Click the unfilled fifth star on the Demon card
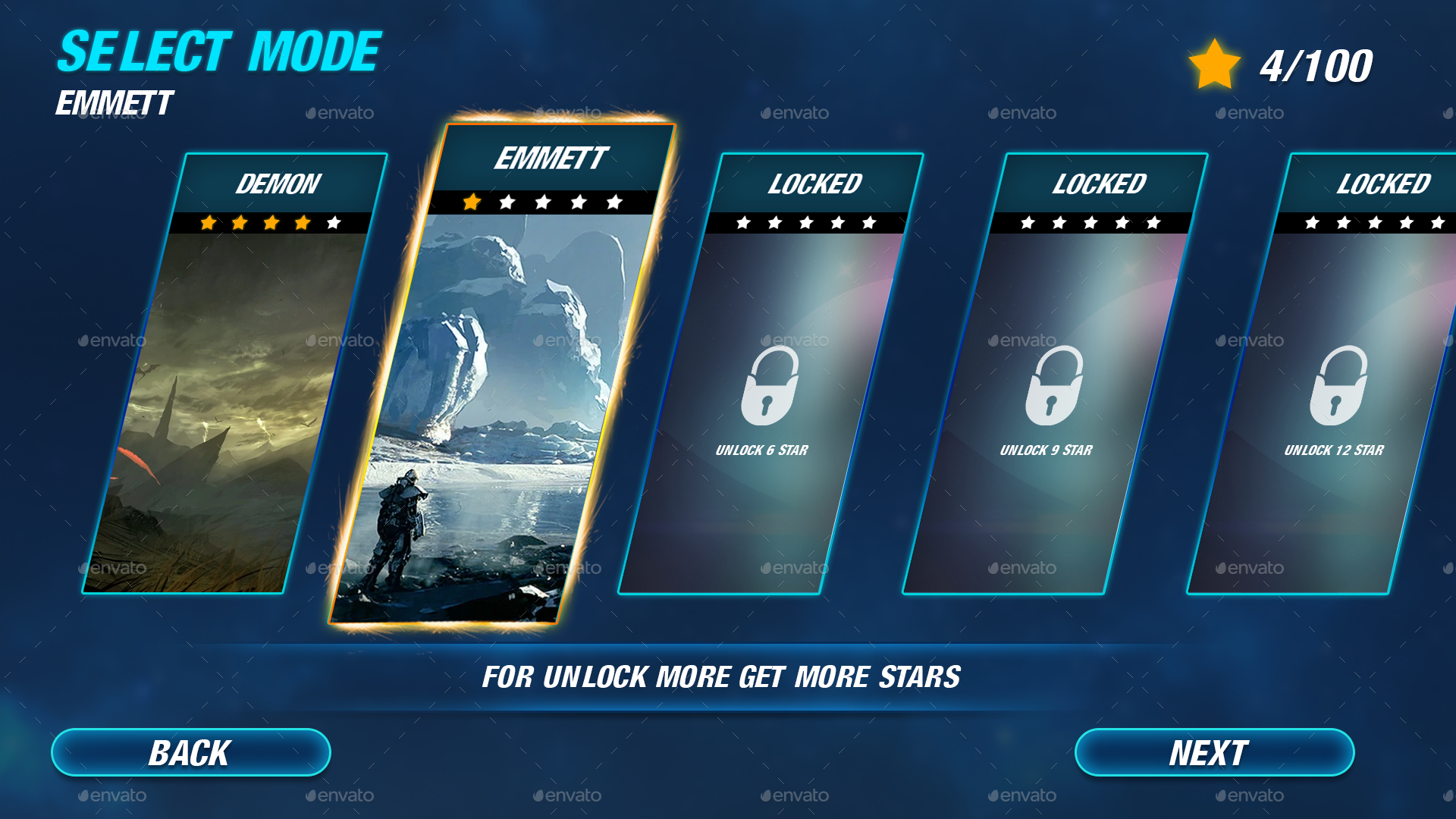The width and height of the screenshot is (1456, 819). pyautogui.click(x=331, y=223)
